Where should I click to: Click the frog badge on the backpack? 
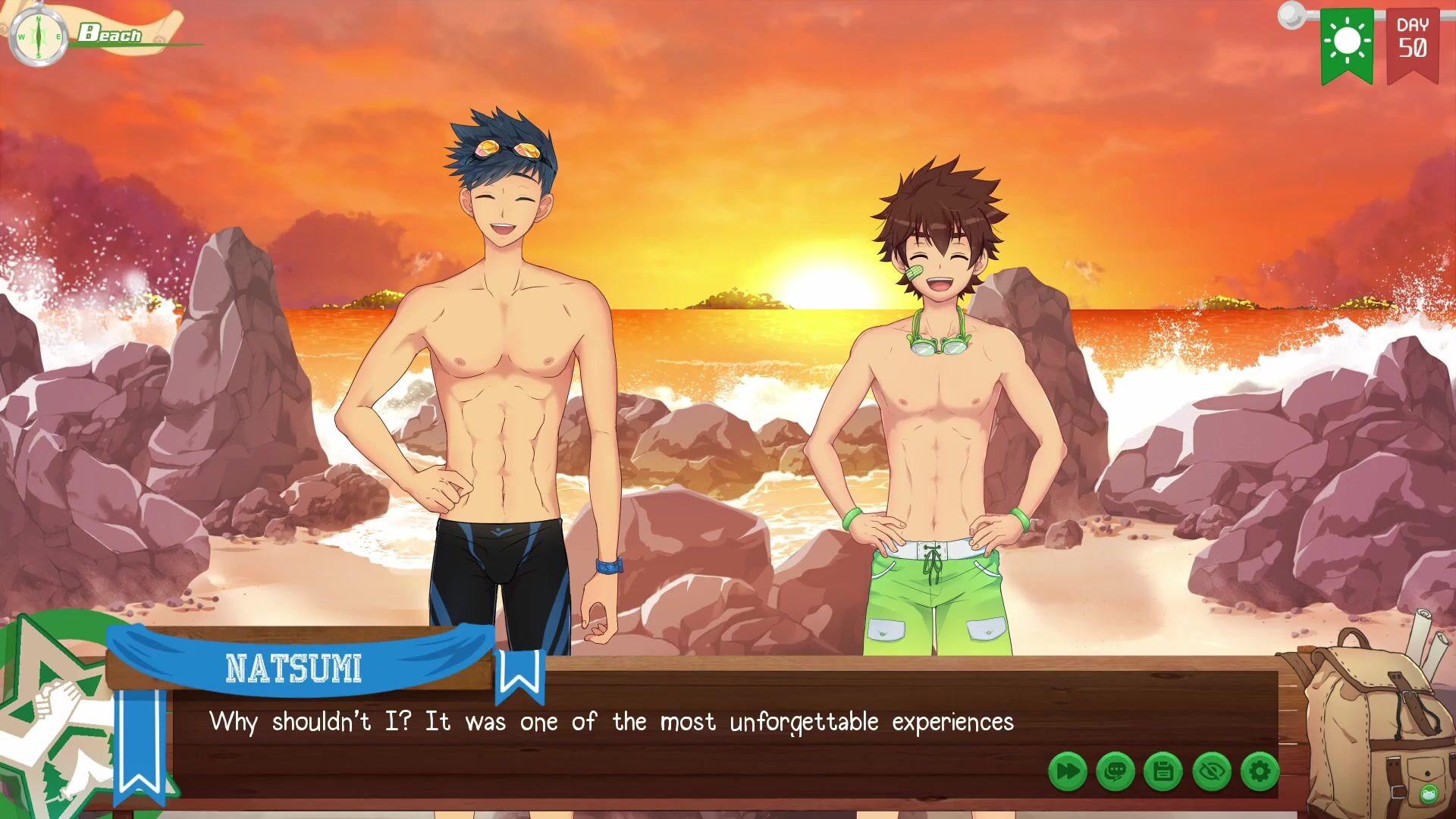point(1429,793)
